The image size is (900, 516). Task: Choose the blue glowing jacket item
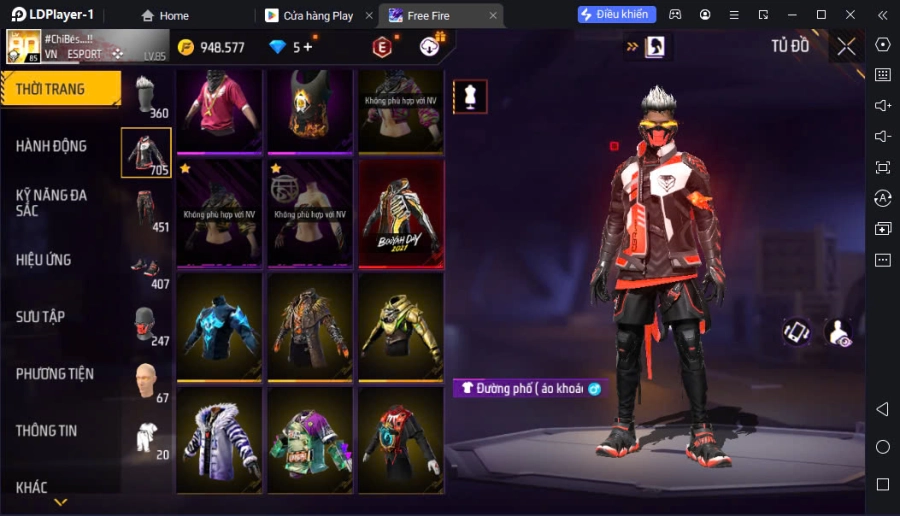click(x=219, y=325)
